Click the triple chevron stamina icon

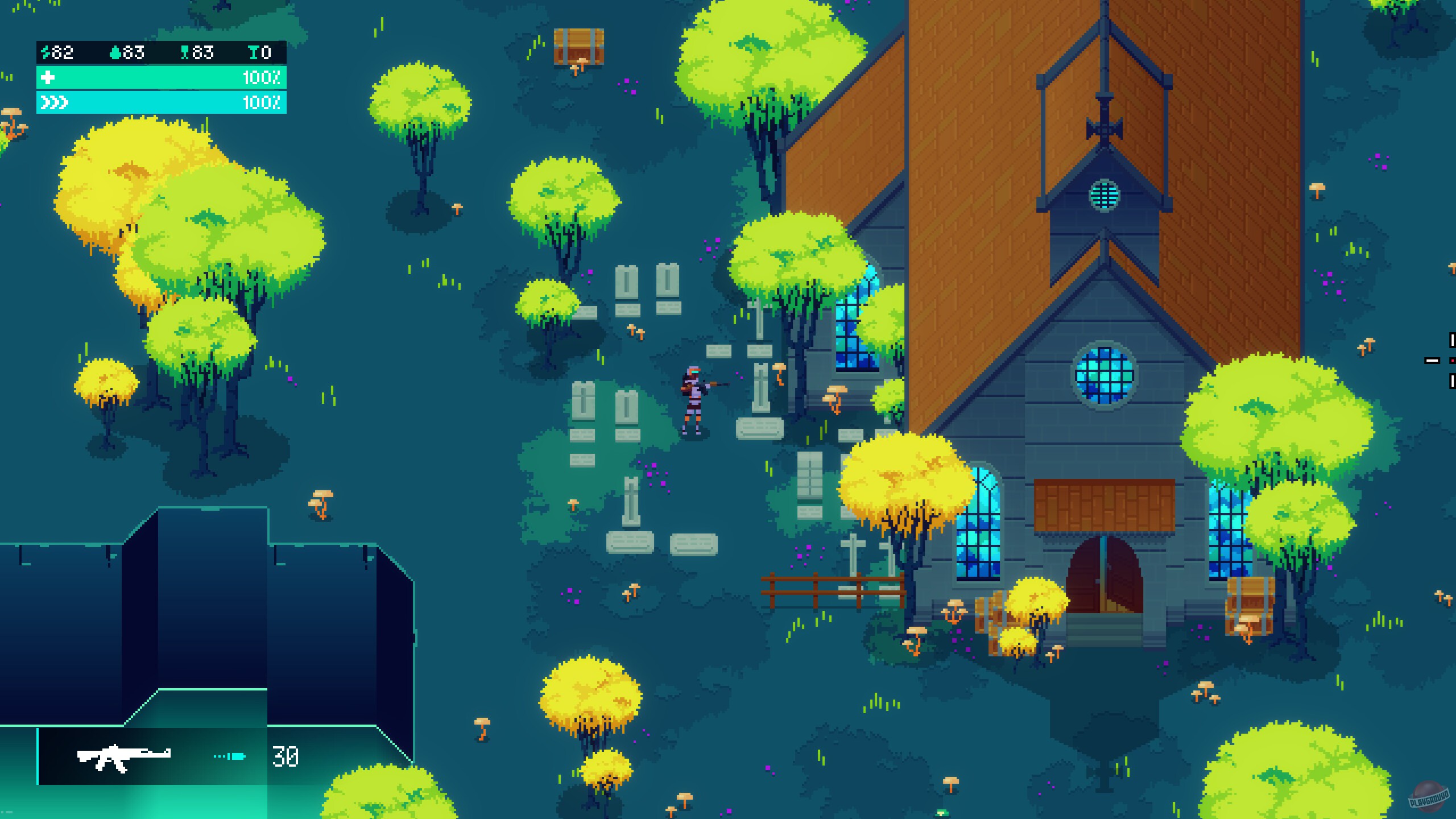pyautogui.click(x=54, y=104)
